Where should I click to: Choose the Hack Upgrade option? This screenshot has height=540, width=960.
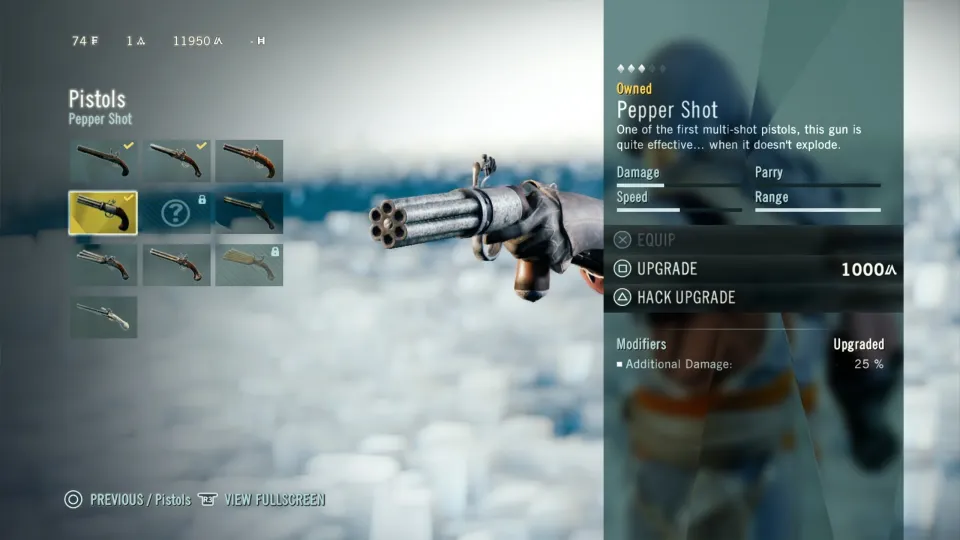(x=685, y=297)
